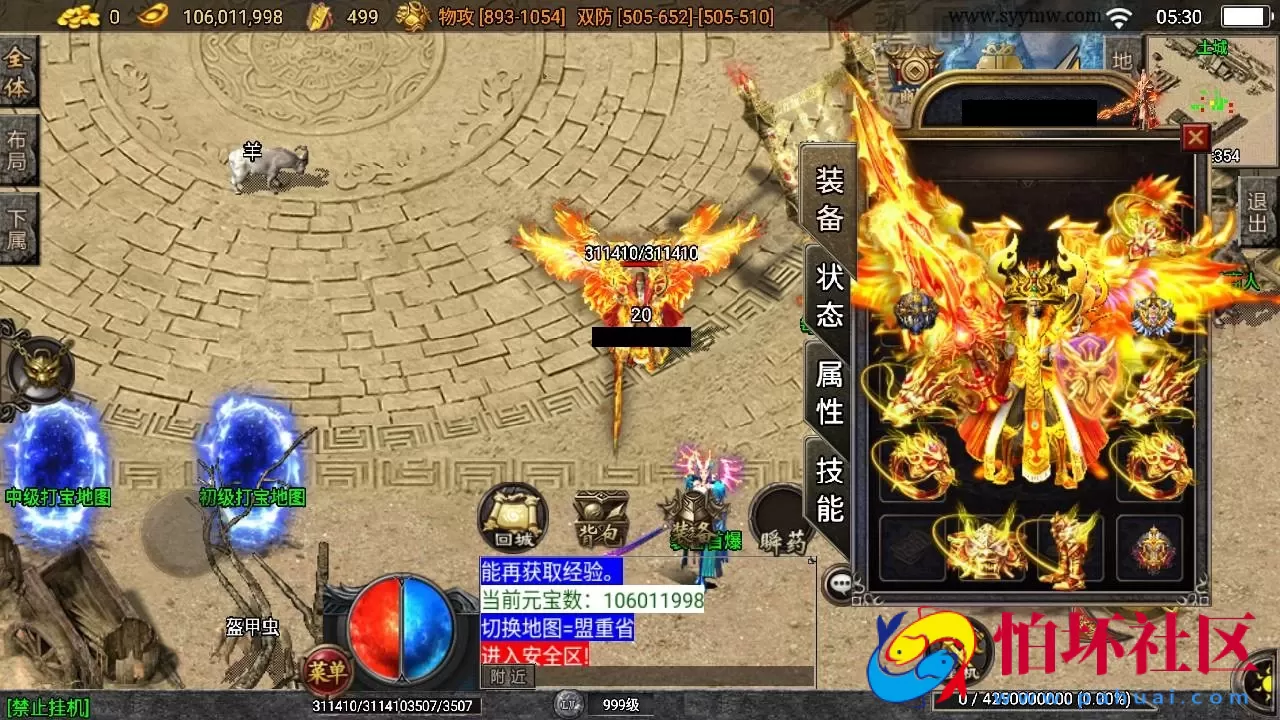Click the 元宝 ingot icon showing 499
The height and width of the screenshot is (720, 1280).
320,16
